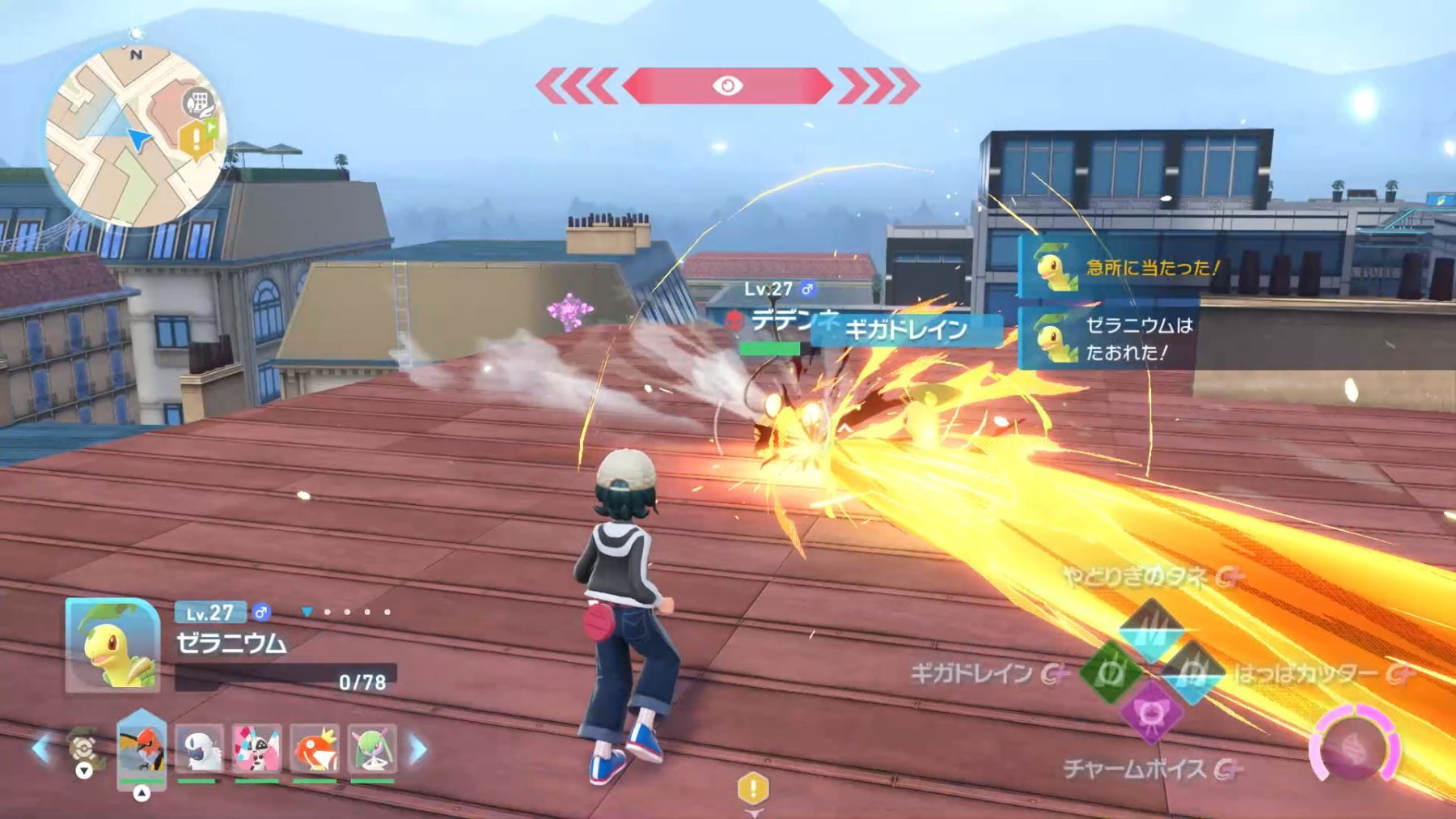This screenshot has width=1456, height=819.
Task: Choose Absol from the party bar
Action: coord(199,749)
